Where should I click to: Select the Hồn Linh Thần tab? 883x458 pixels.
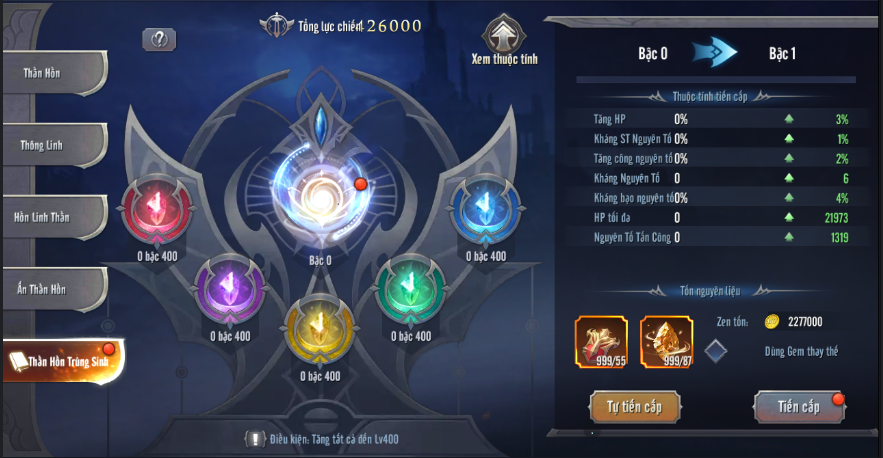click(x=52, y=217)
